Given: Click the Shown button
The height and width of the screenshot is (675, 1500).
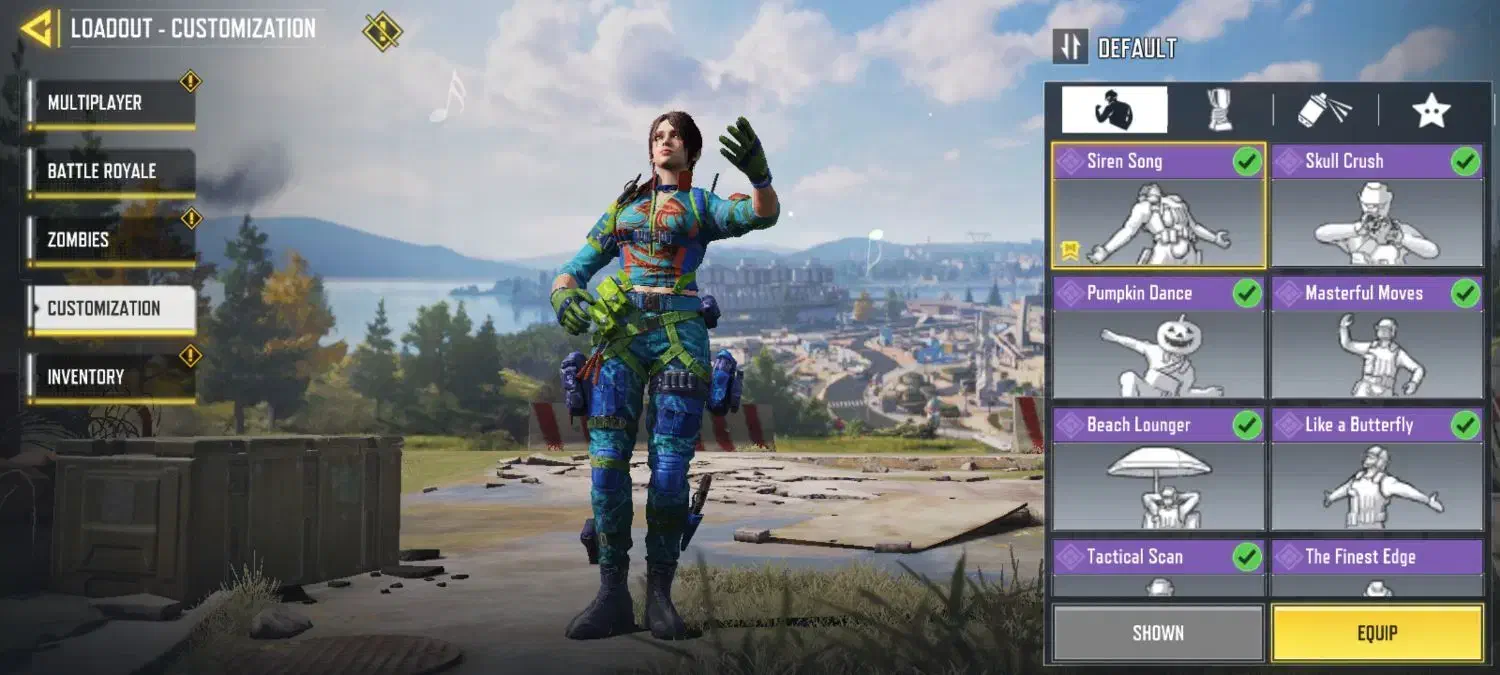Looking at the screenshot, I should click(1158, 633).
